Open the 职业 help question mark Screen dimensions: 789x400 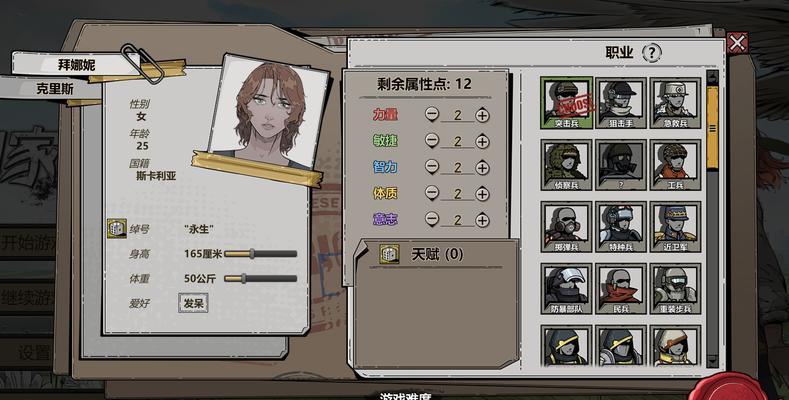tap(652, 53)
